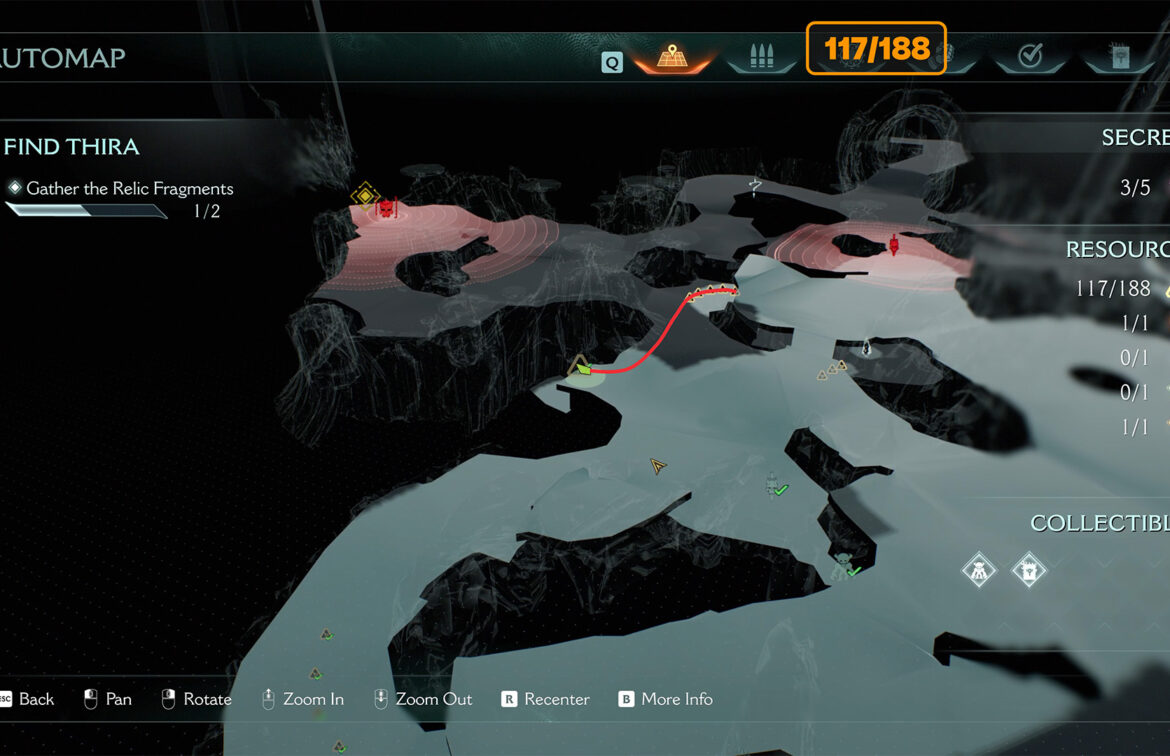Show More Info on the map
The image size is (1170, 756).
click(666, 699)
